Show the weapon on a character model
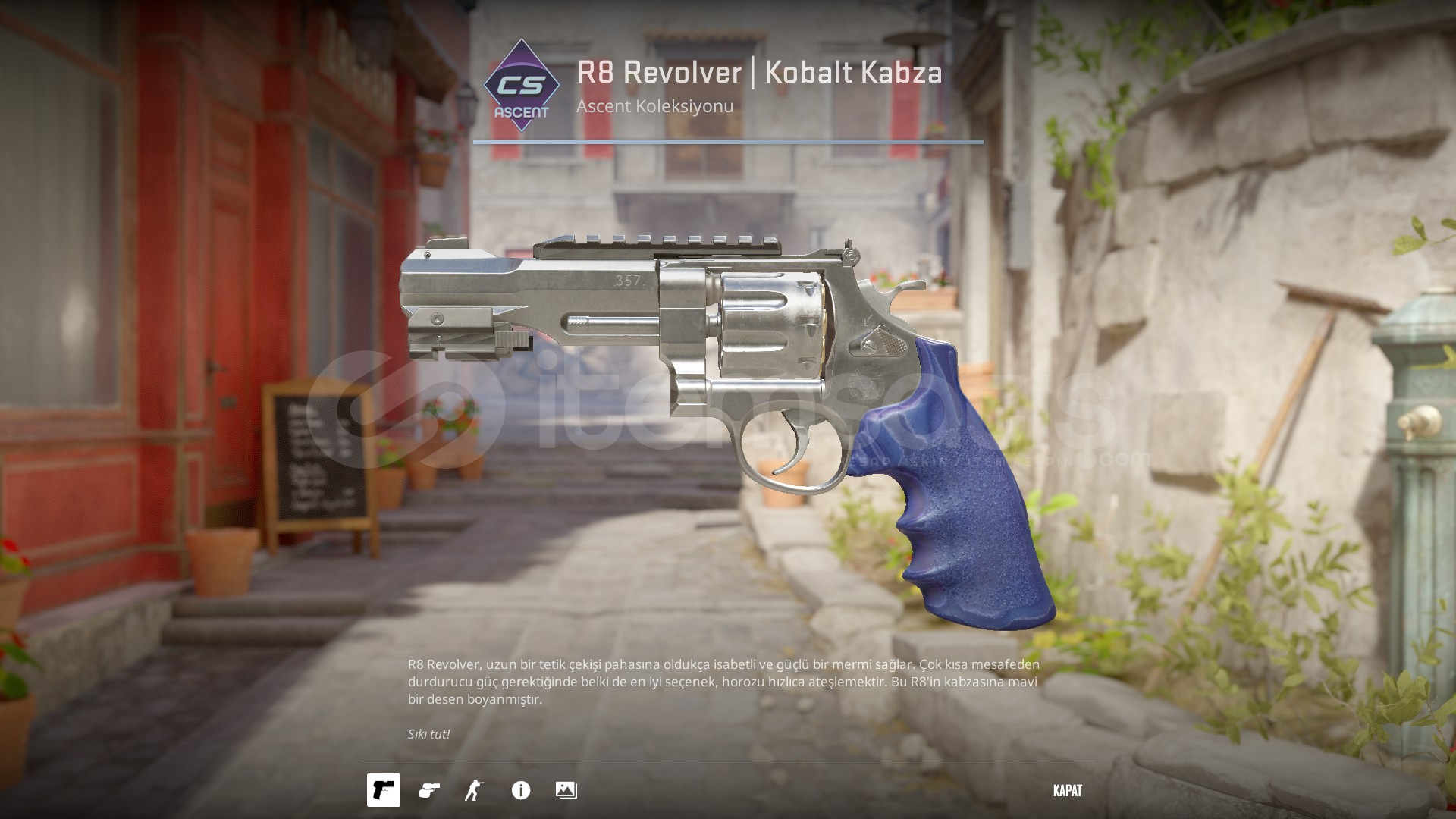This screenshot has height=819, width=1456. [474, 790]
